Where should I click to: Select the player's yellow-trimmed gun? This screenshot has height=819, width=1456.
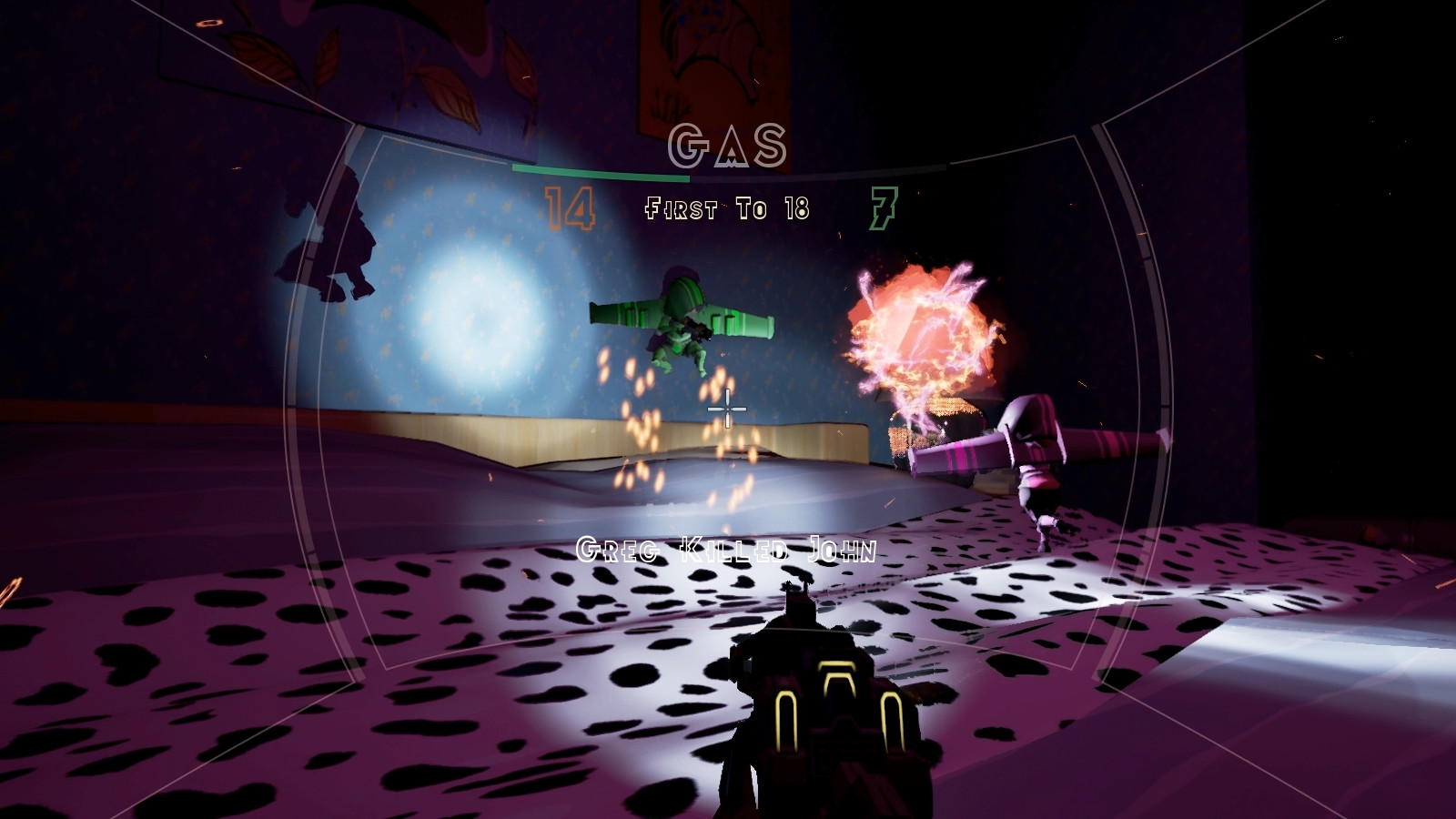pyautogui.click(x=828, y=719)
